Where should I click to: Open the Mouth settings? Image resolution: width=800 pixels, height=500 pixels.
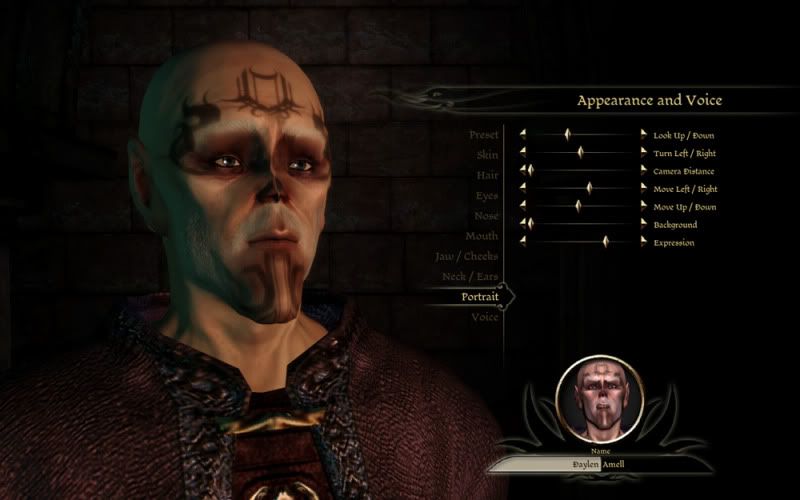[x=482, y=236]
